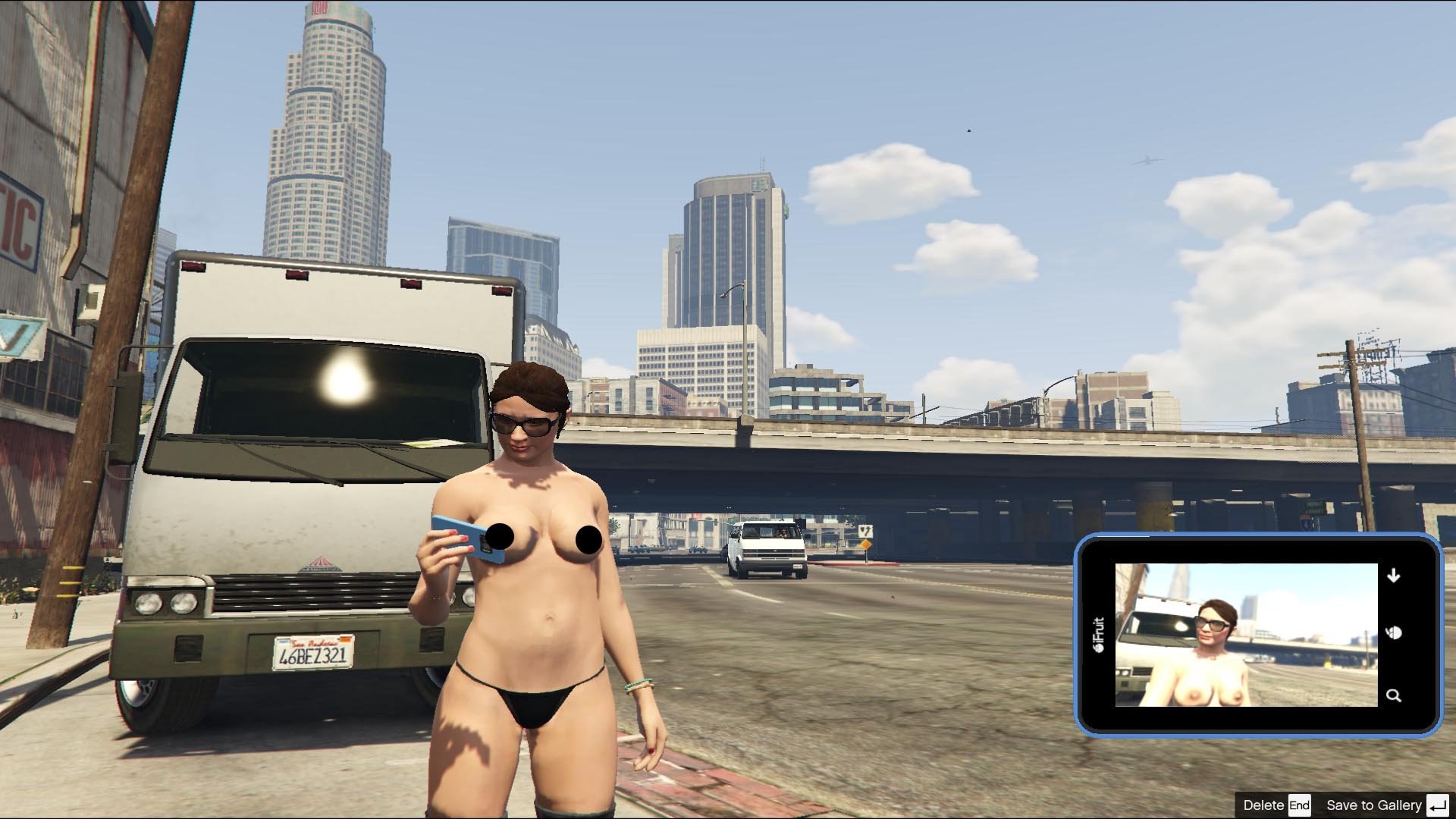Open the photo preview on the phone screen

coord(1245,635)
